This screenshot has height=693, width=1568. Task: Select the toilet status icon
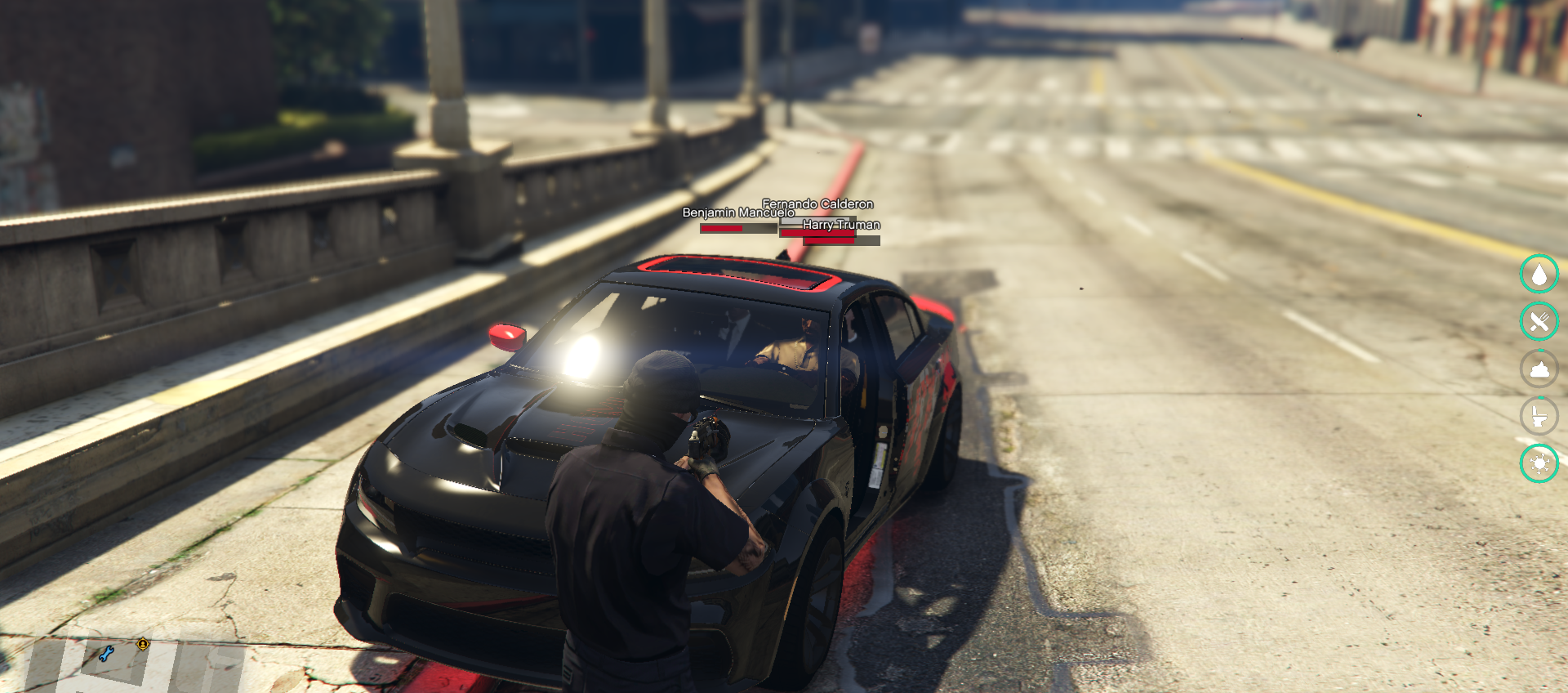click(x=1539, y=416)
